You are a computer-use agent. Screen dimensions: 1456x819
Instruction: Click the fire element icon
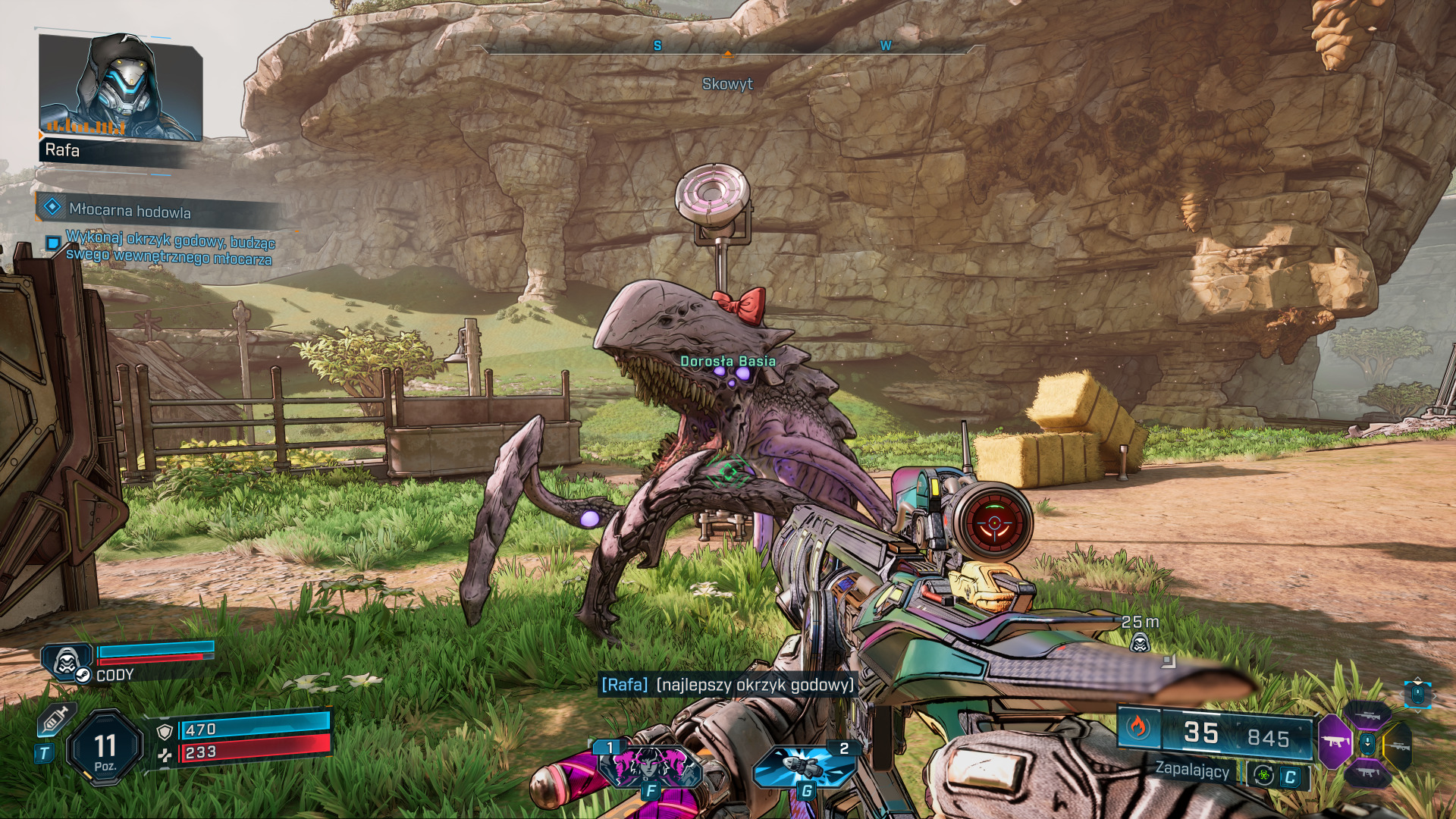pos(1137,728)
